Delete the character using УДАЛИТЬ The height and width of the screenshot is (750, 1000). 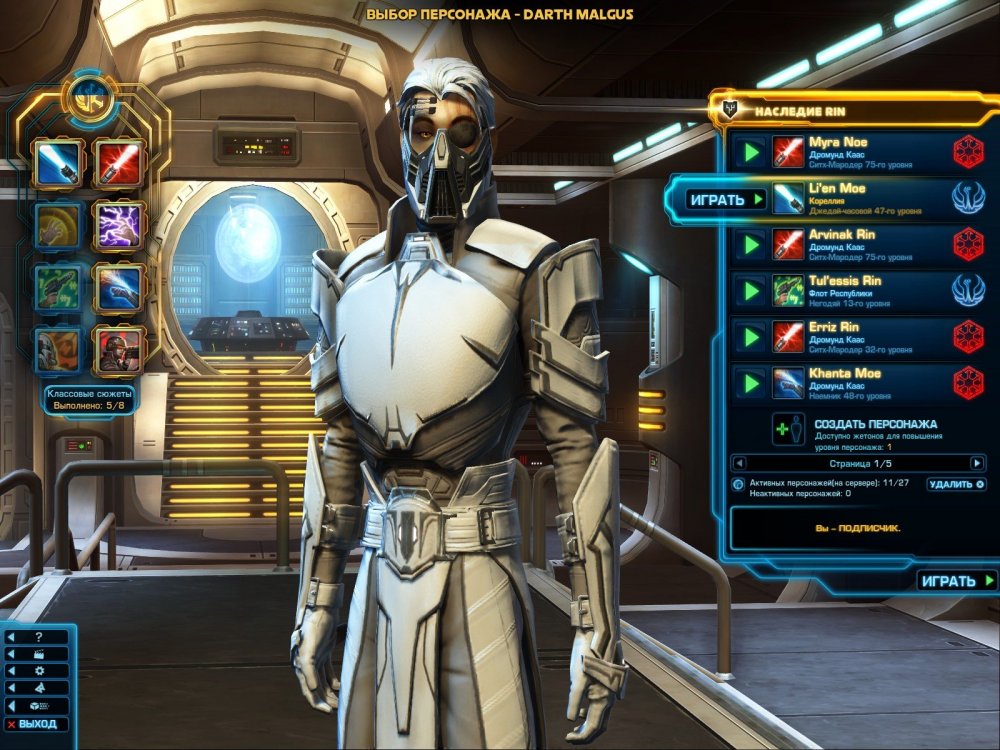pyautogui.click(x=955, y=484)
